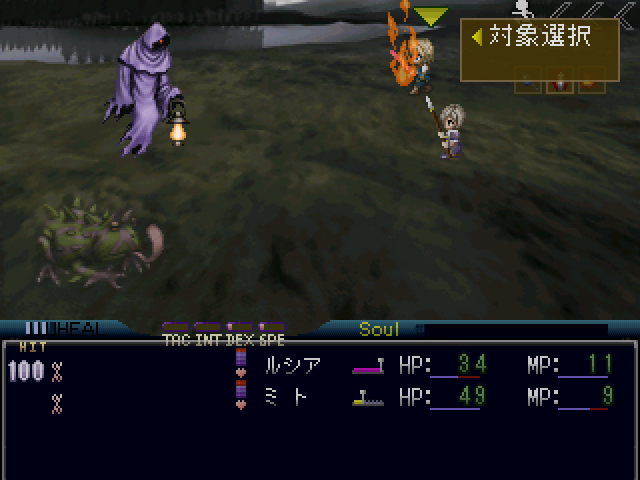Select the red potion command icon

561,84
